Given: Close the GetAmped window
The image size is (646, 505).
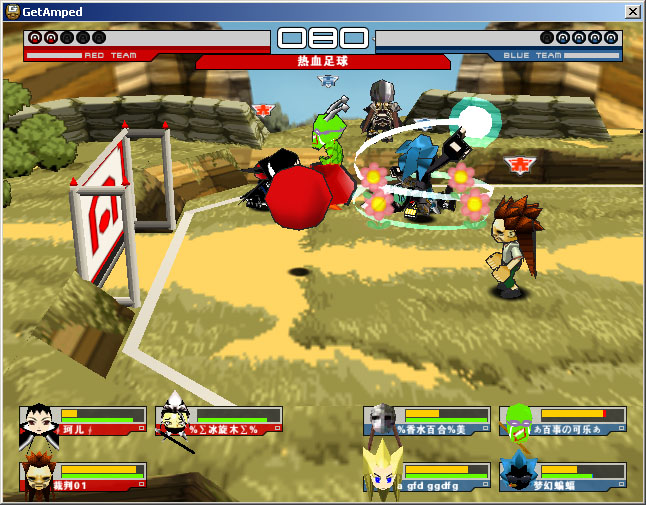Looking at the screenshot, I should [632, 11].
